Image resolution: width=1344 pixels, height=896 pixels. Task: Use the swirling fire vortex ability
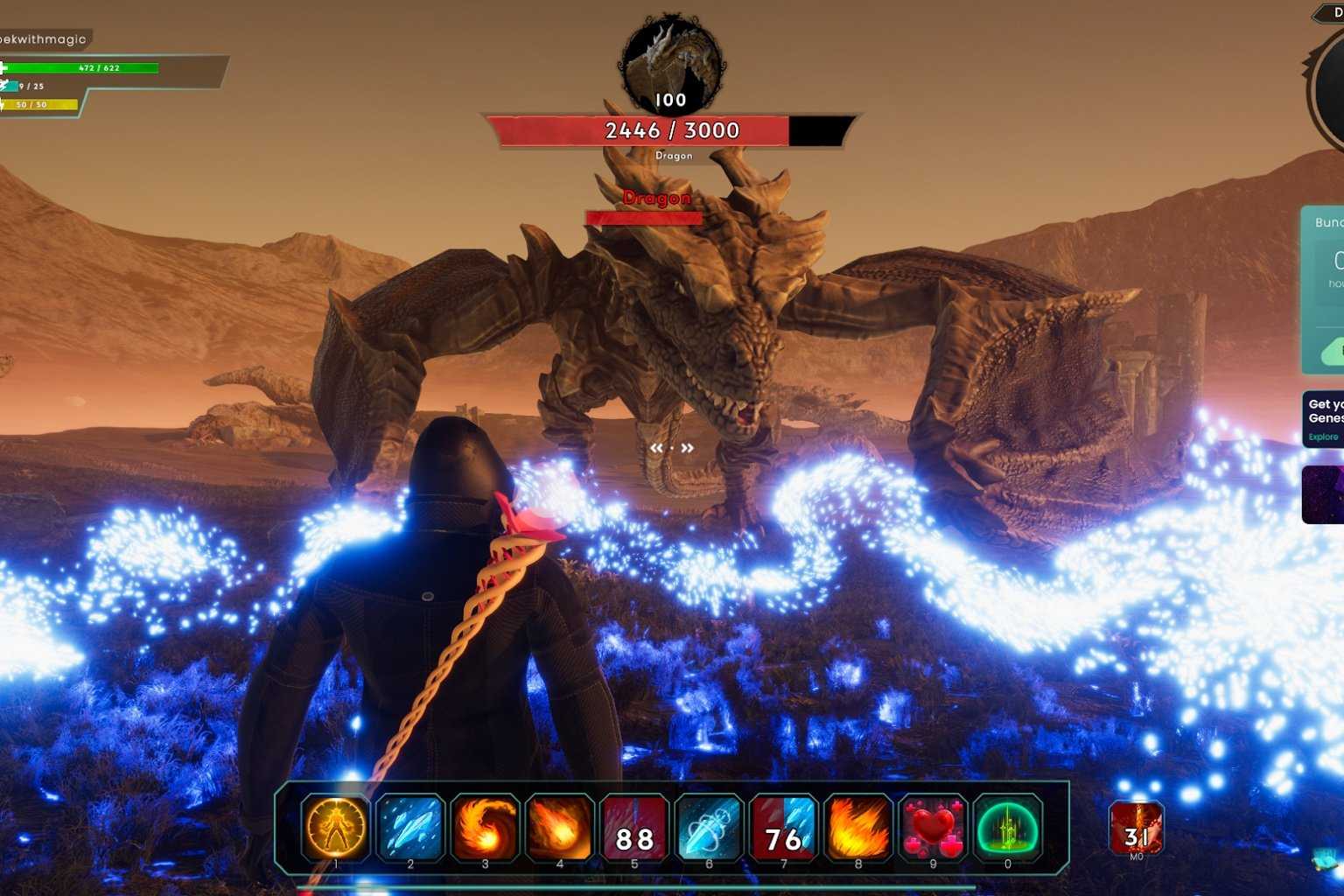(485, 827)
